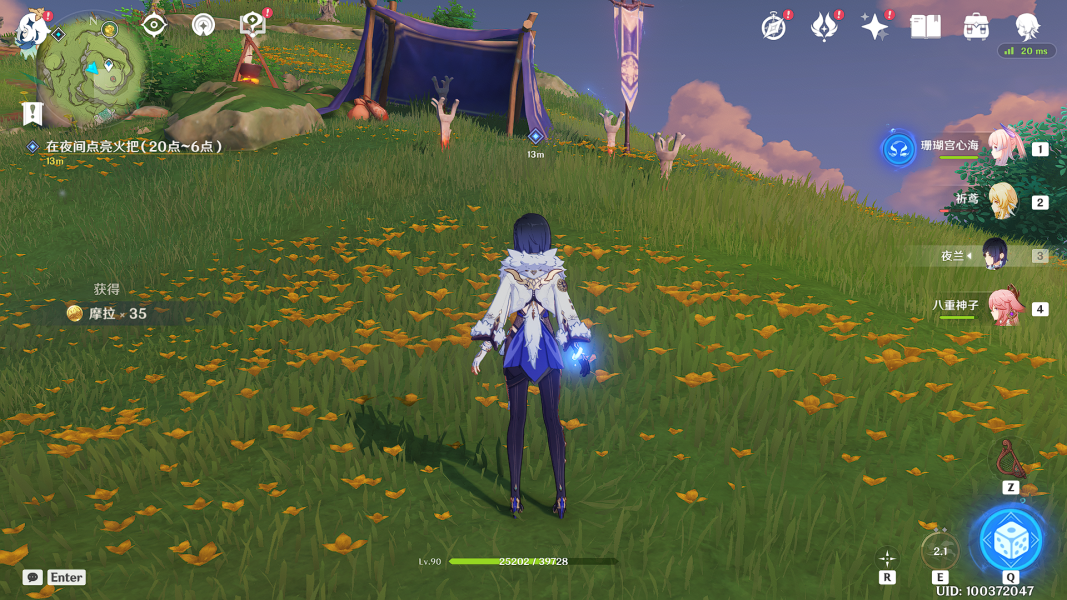Activate the dice elemental burst
Viewport: 1067px width, 600px height.
(x=1010, y=541)
